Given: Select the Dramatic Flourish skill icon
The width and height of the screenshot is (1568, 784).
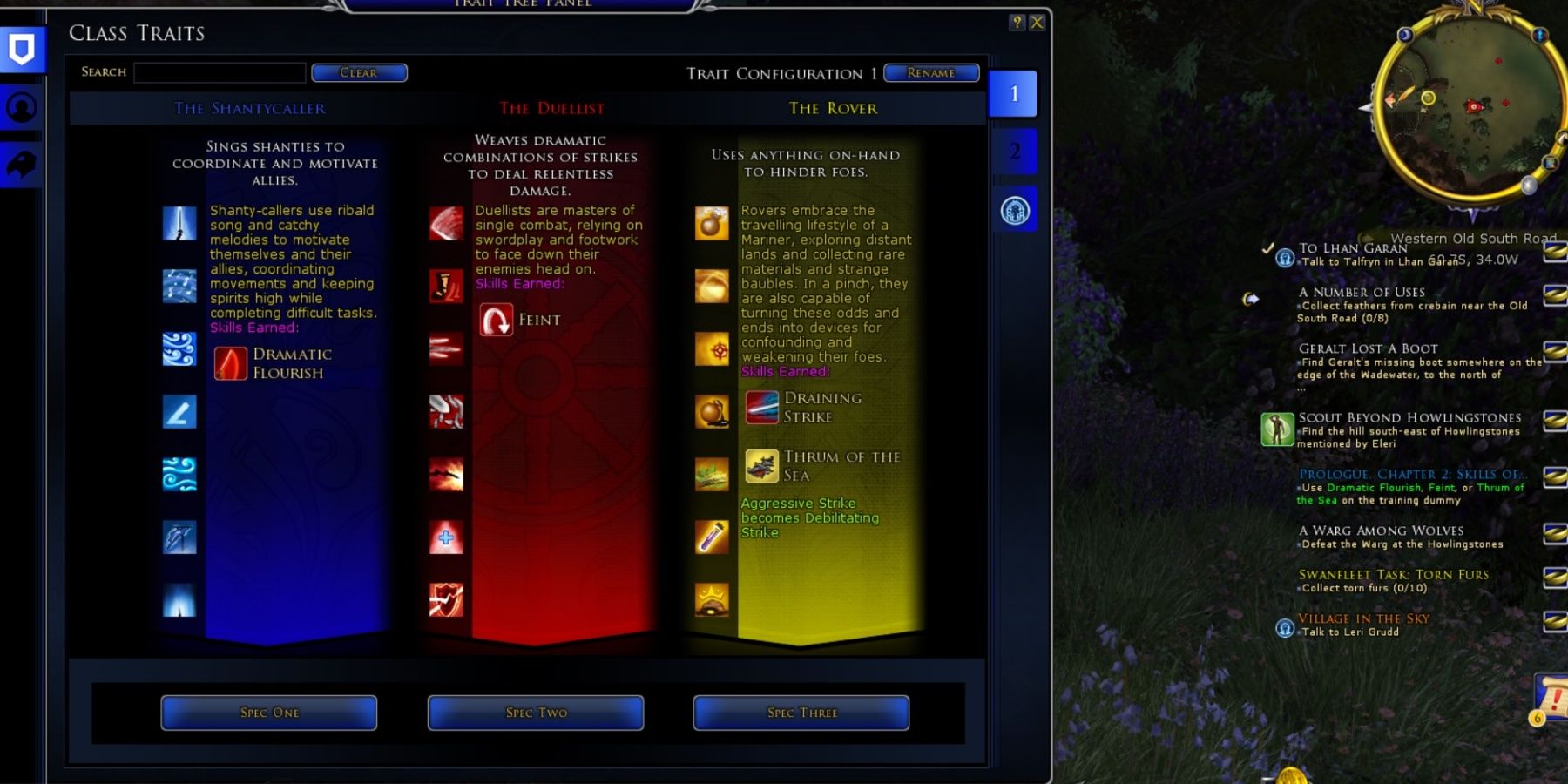Looking at the screenshot, I should pyautogui.click(x=229, y=362).
